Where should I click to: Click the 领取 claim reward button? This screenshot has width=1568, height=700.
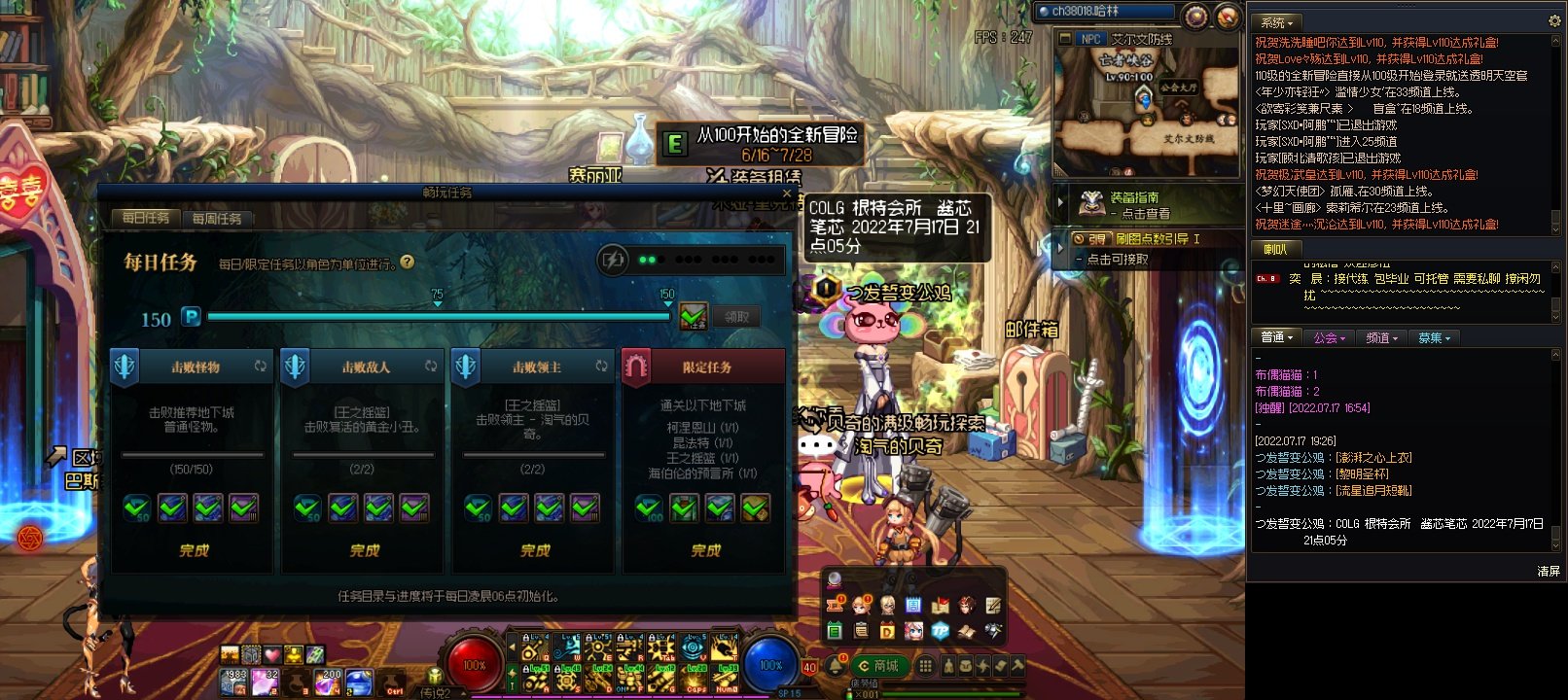point(736,317)
